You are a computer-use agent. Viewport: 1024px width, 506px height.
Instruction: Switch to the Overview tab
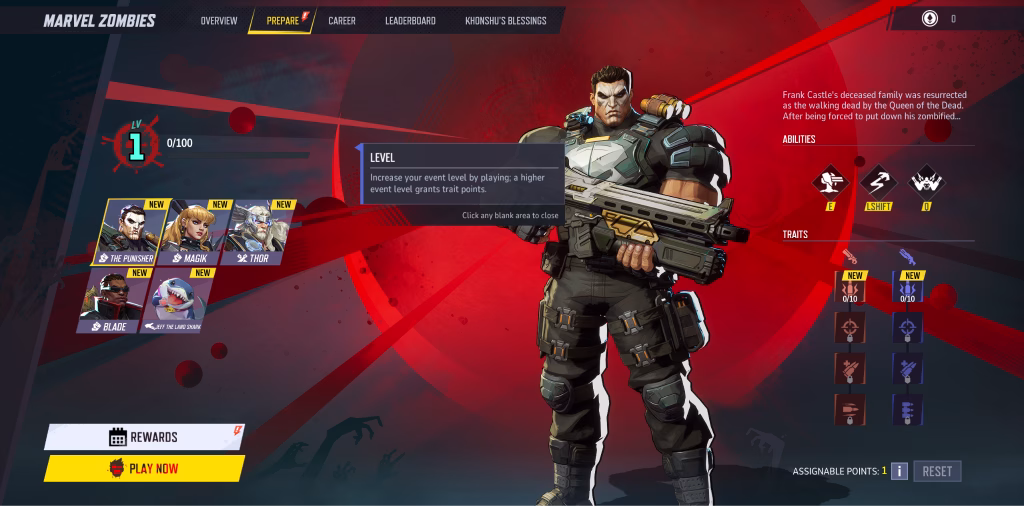click(x=218, y=20)
